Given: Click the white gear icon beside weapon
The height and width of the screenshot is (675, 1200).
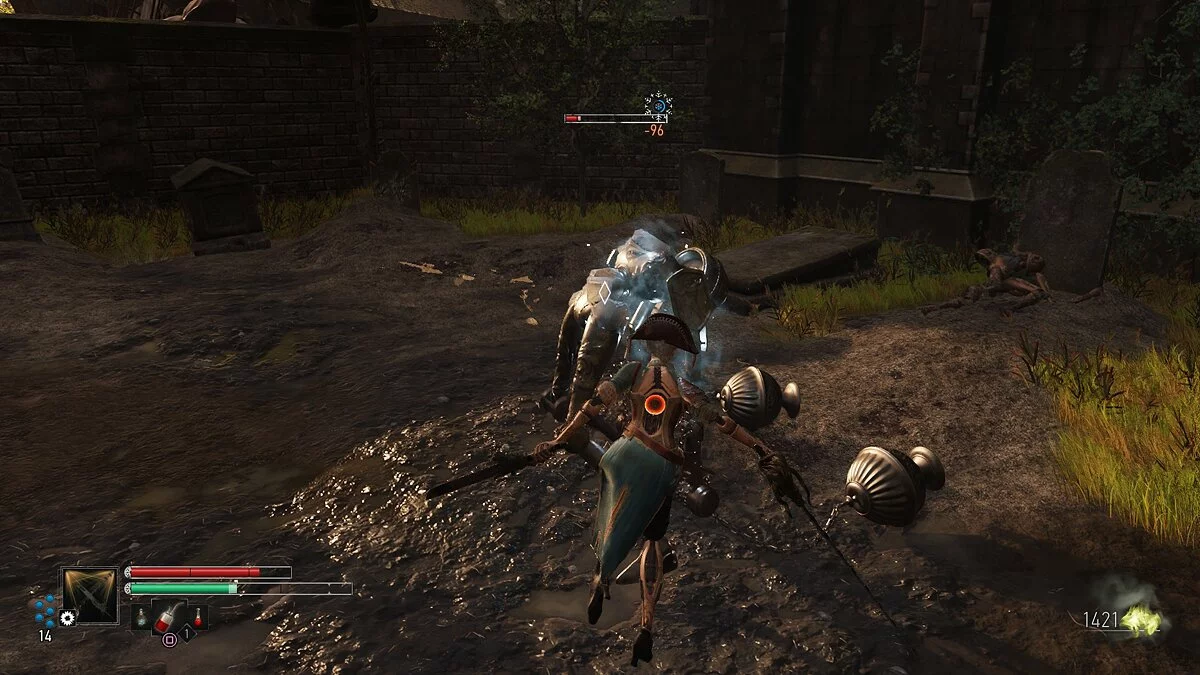Looking at the screenshot, I should (68, 619).
